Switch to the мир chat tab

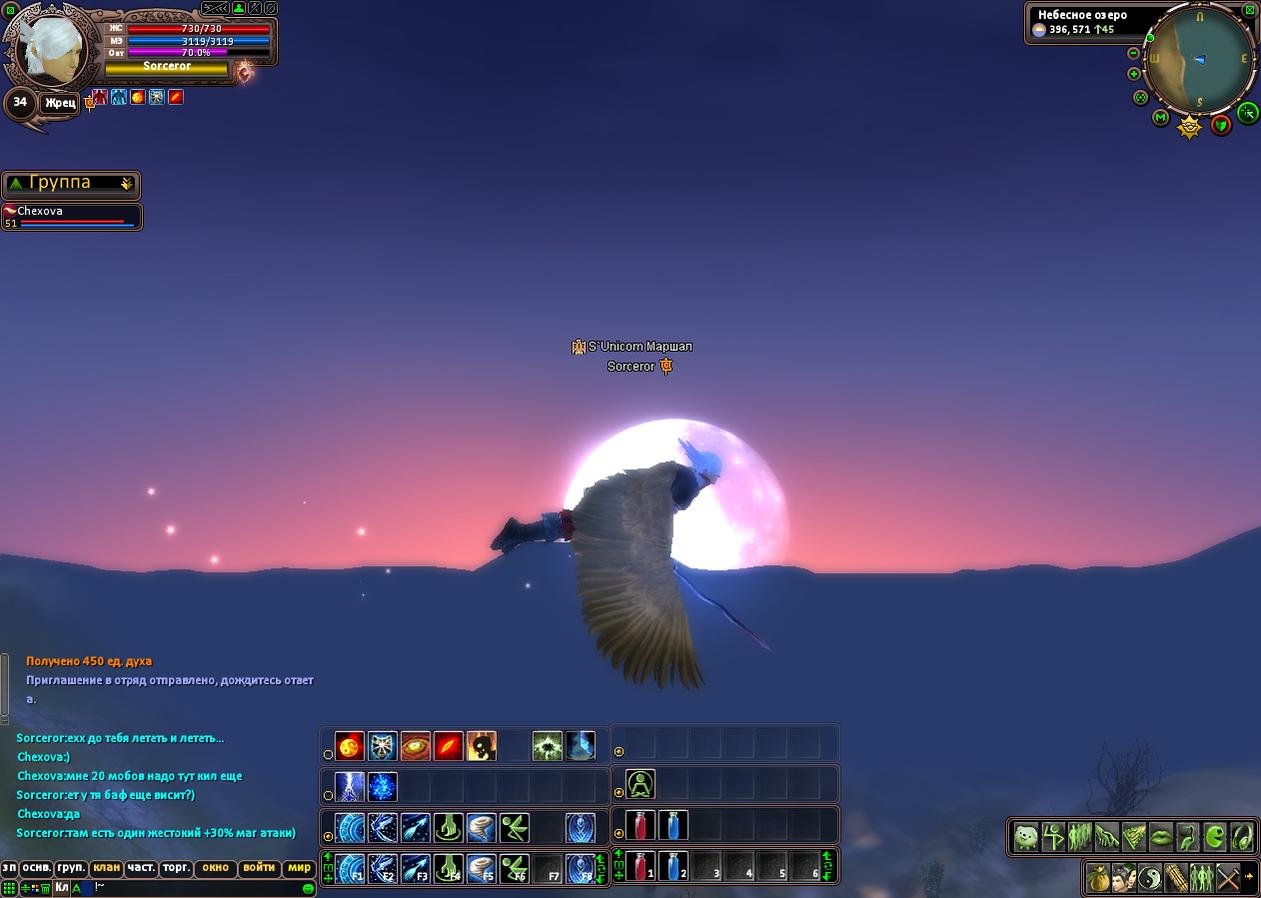click(299, 868)
